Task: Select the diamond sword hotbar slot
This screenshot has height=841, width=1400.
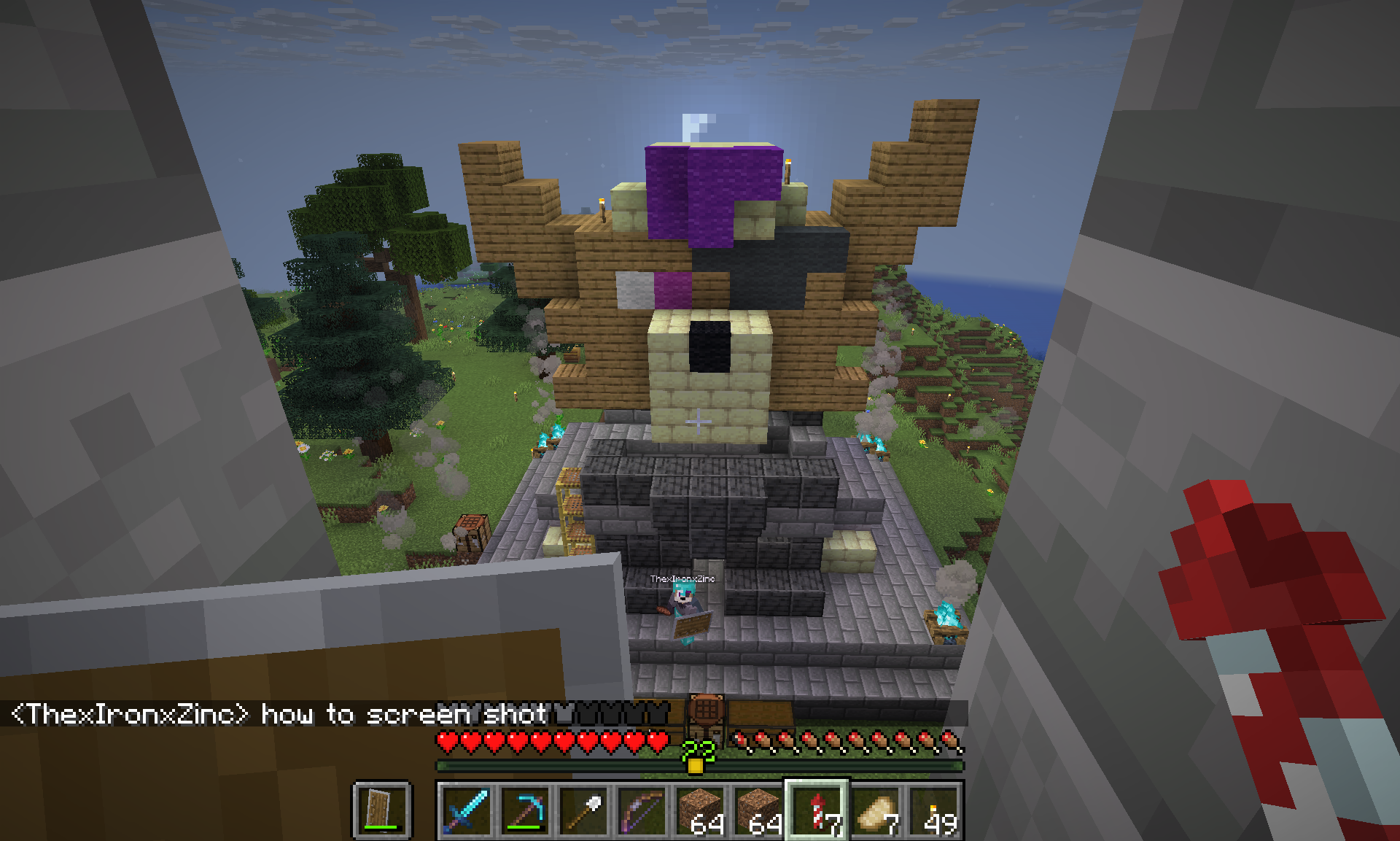Action: [466, 810]
